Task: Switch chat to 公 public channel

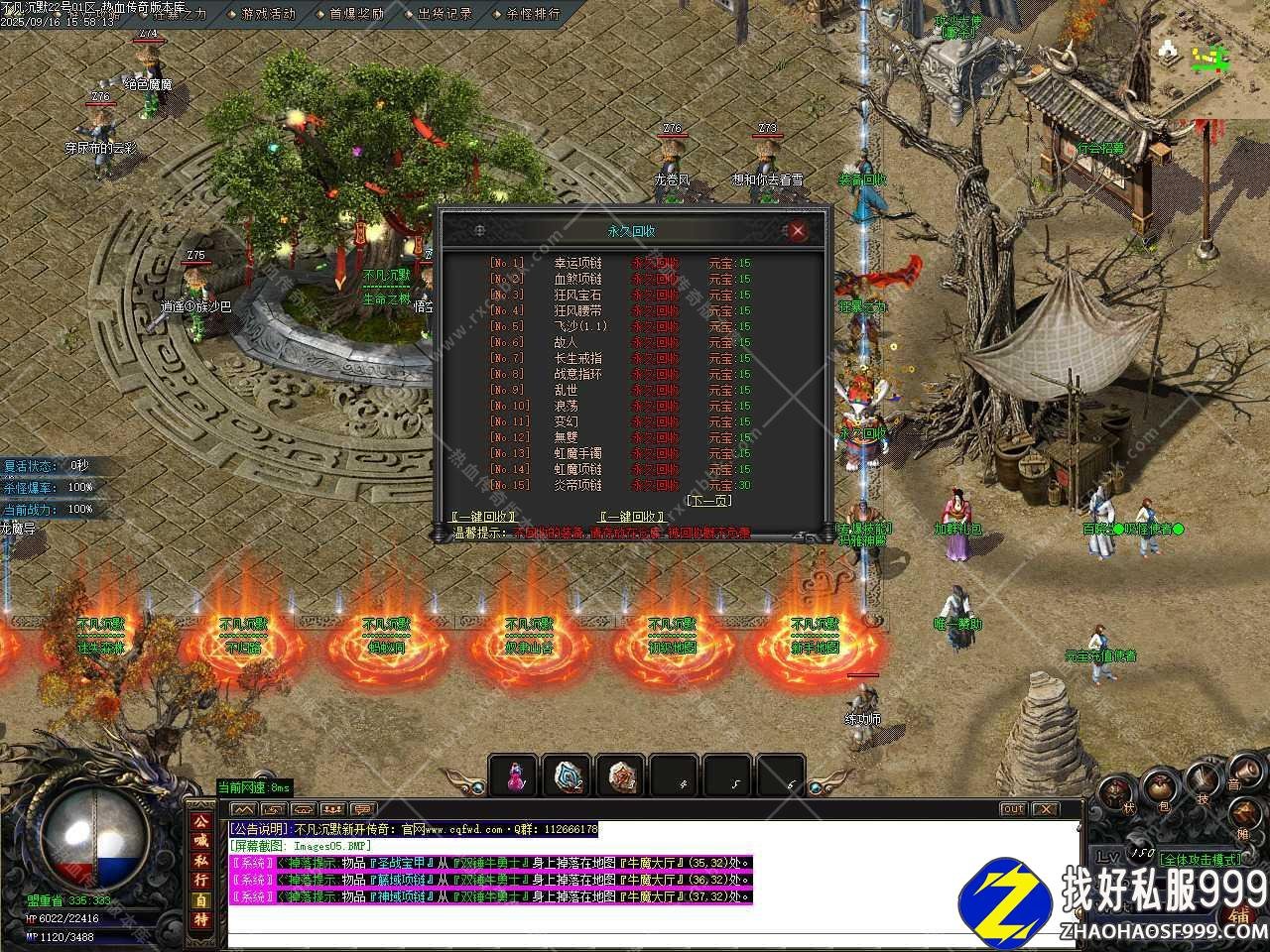Action: (x=200, y=822)
